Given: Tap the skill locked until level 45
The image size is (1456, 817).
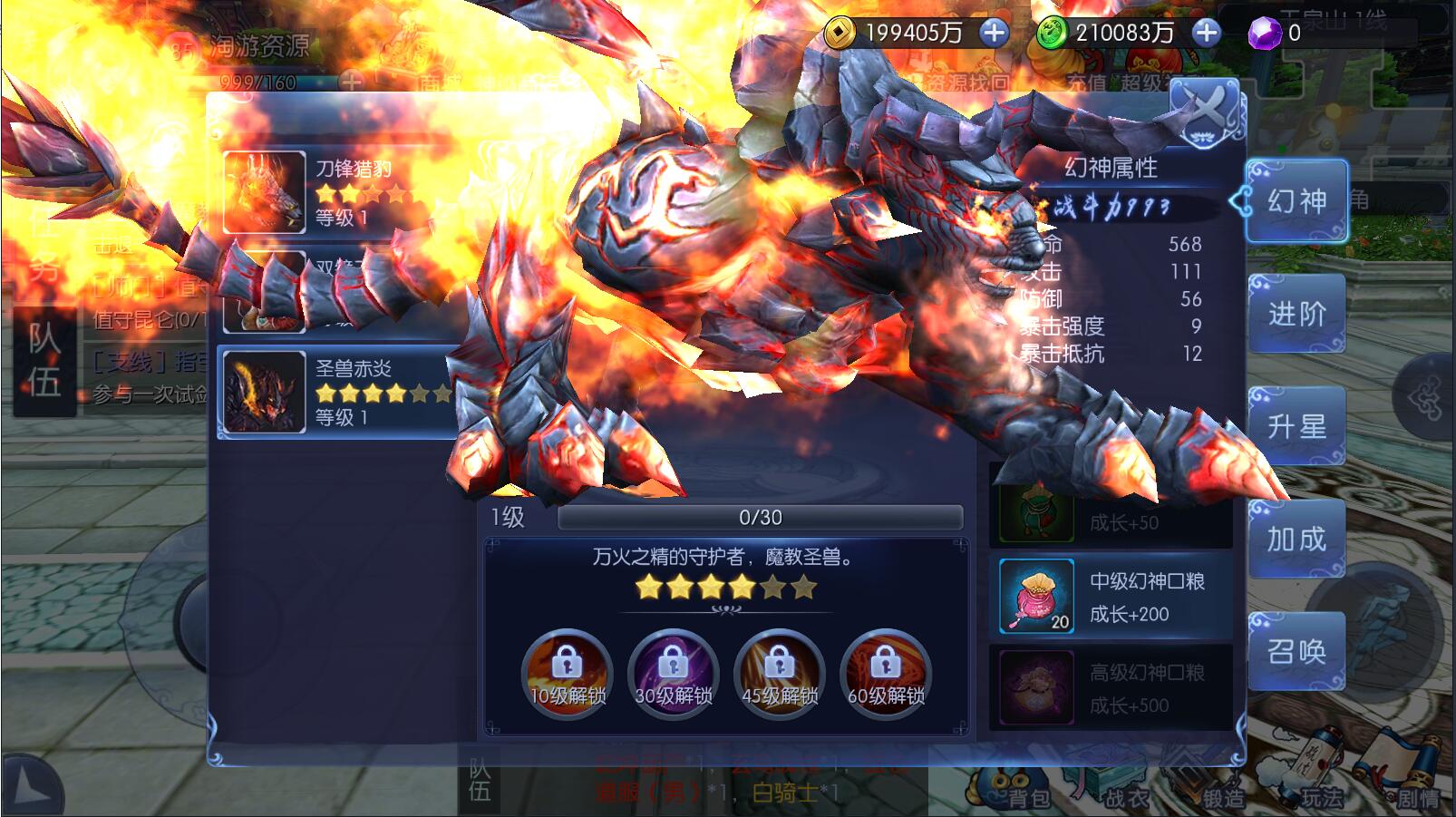Looking at the screenshot, I should click(780, 674).
